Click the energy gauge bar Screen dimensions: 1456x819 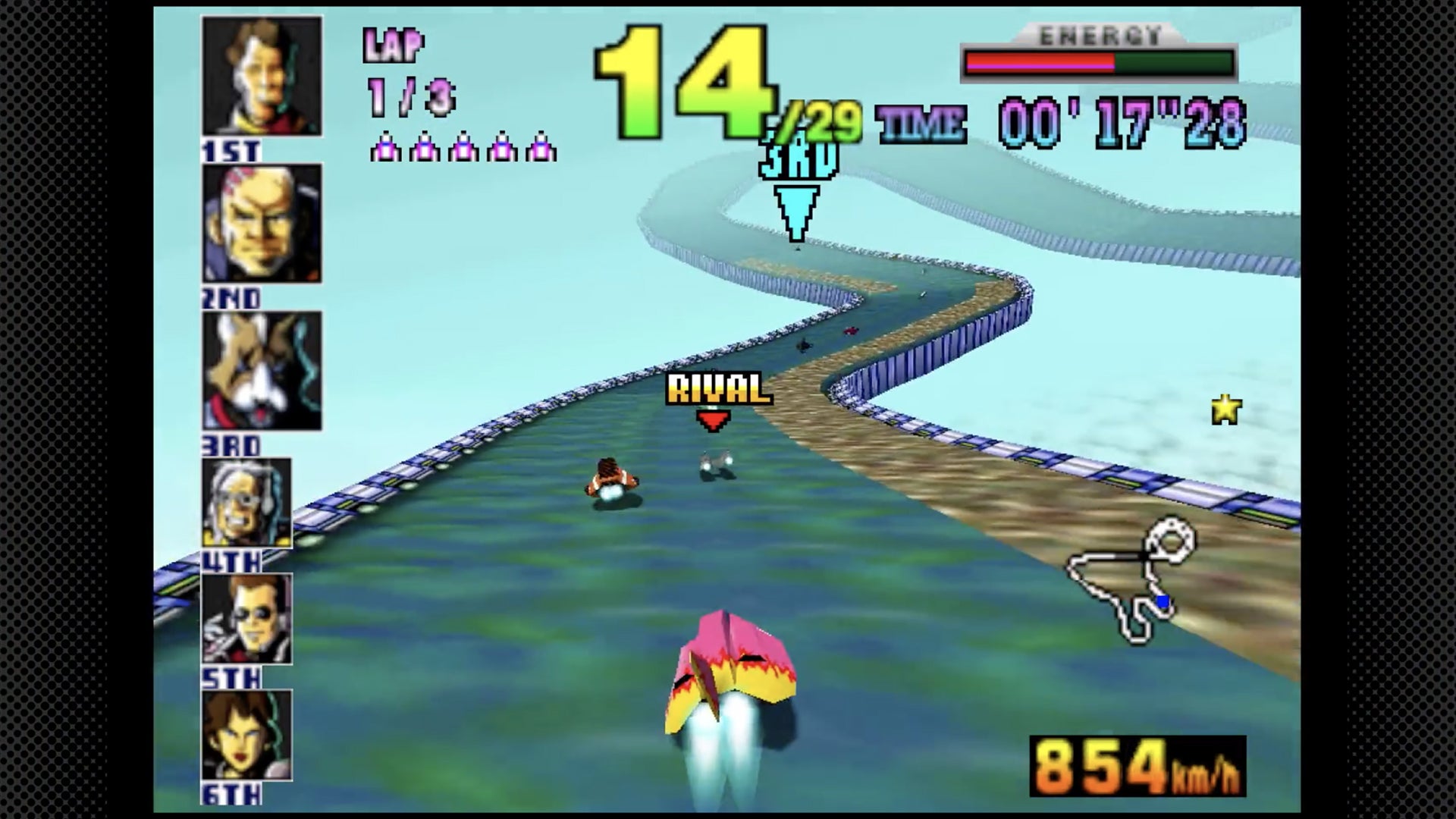1100,61
